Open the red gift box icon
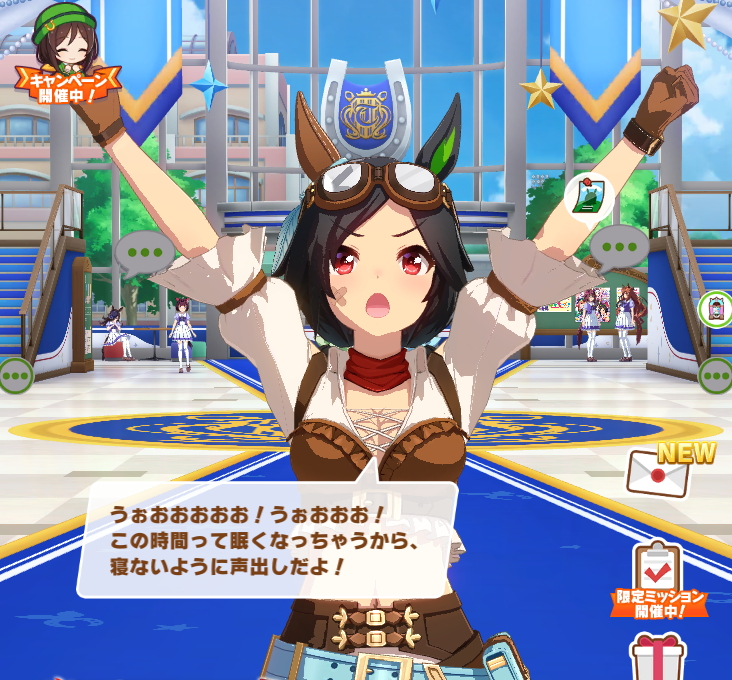Image resolution: width=732 pixels, height=680 pixels. (x=658, y=657)
